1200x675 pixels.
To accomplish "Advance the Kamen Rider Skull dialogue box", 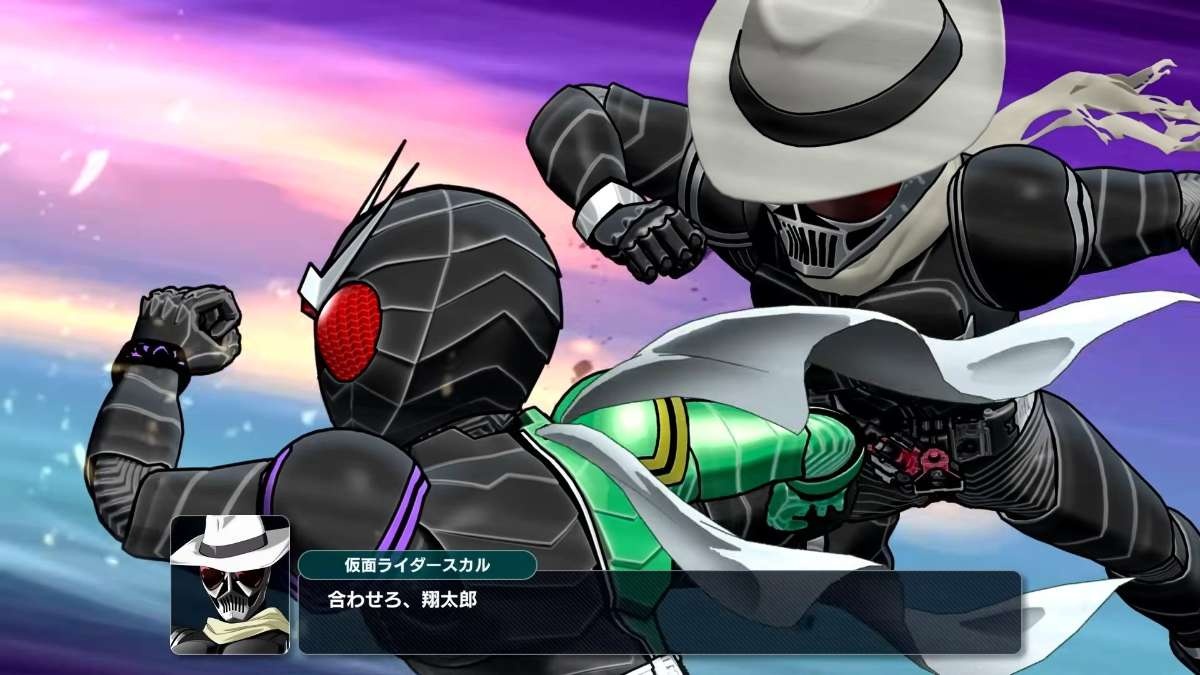I will click(658, 612).
